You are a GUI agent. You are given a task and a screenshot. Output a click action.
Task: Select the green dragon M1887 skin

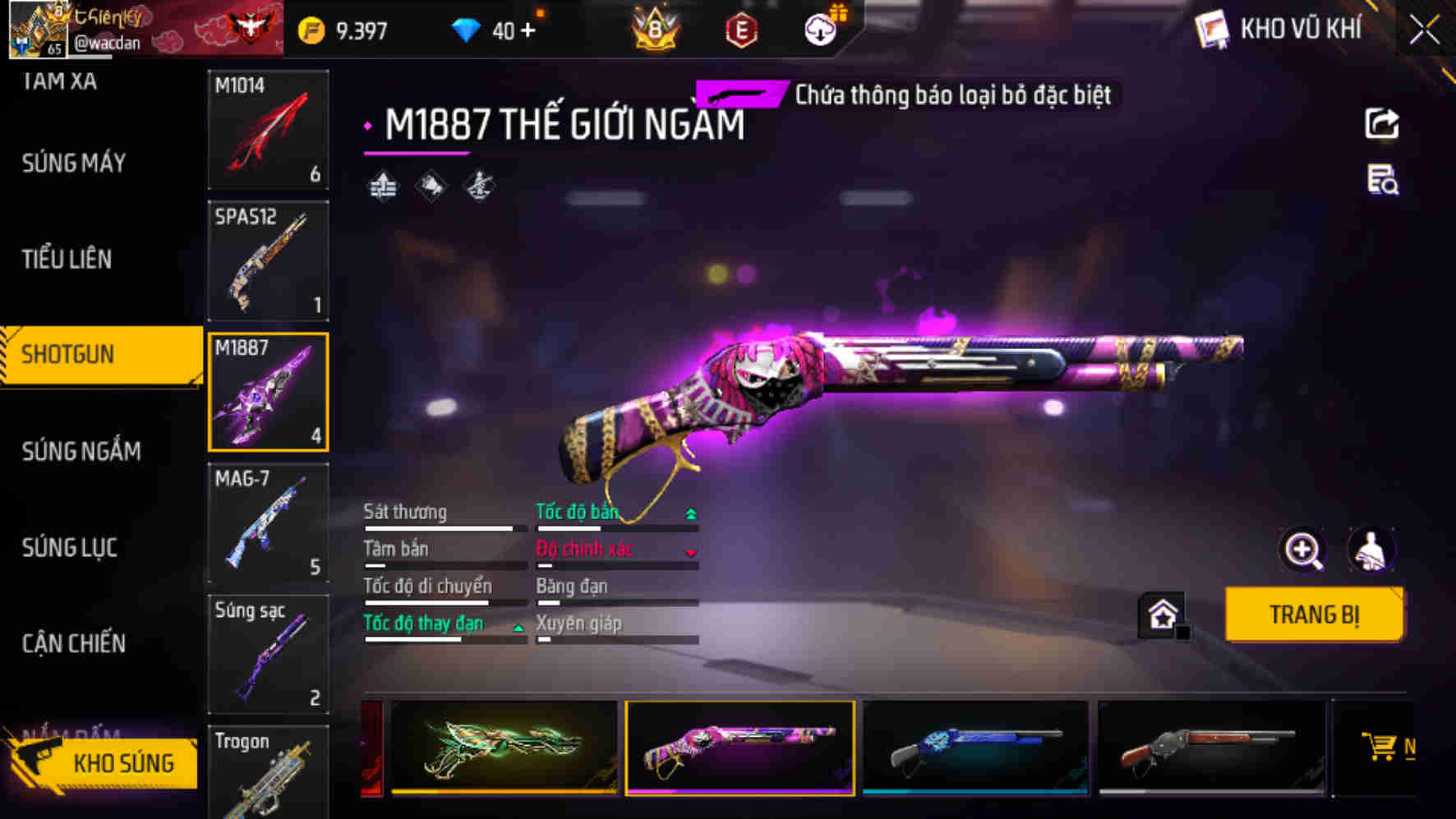[x=504, y=747]
